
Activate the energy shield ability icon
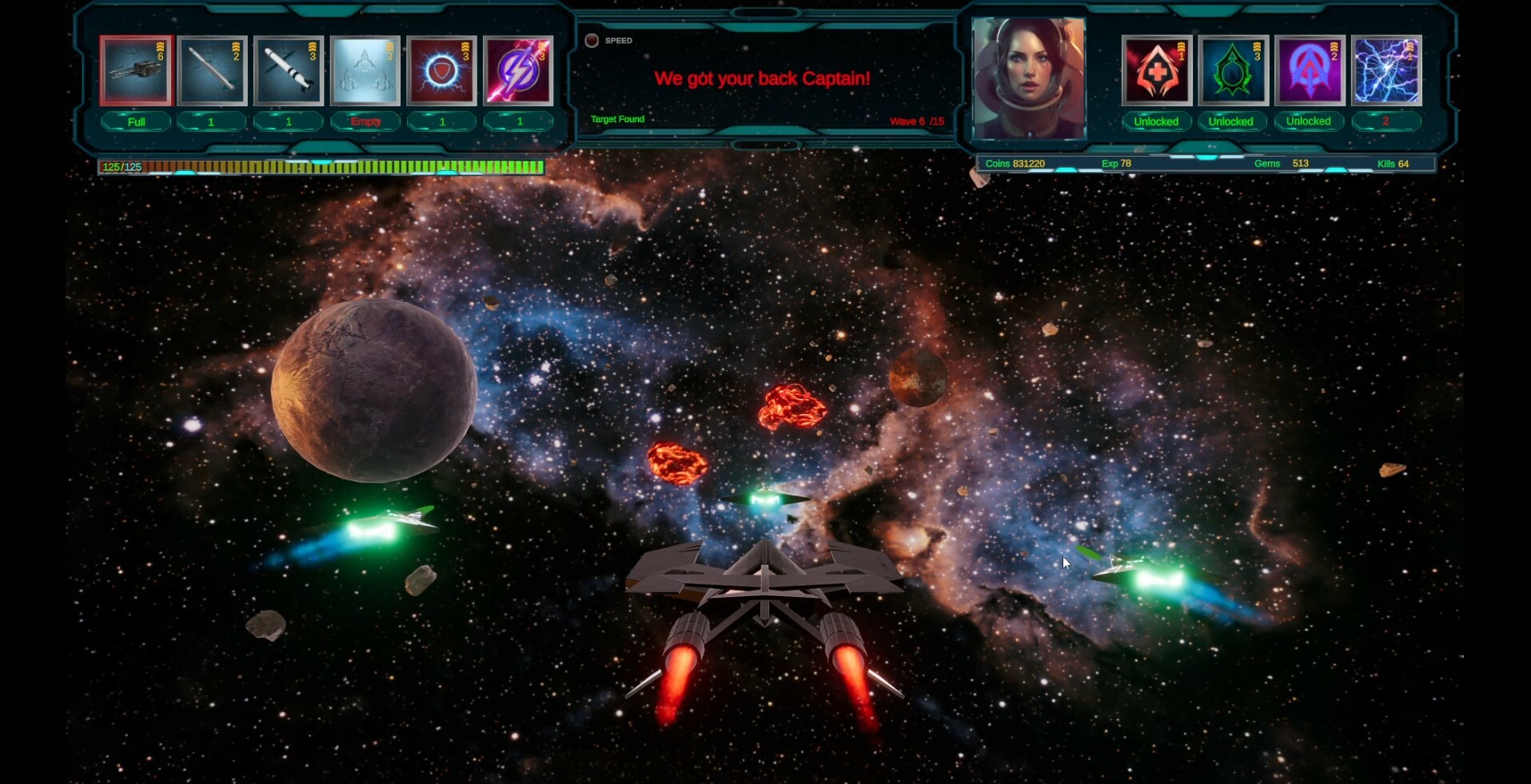pos(442,70)
